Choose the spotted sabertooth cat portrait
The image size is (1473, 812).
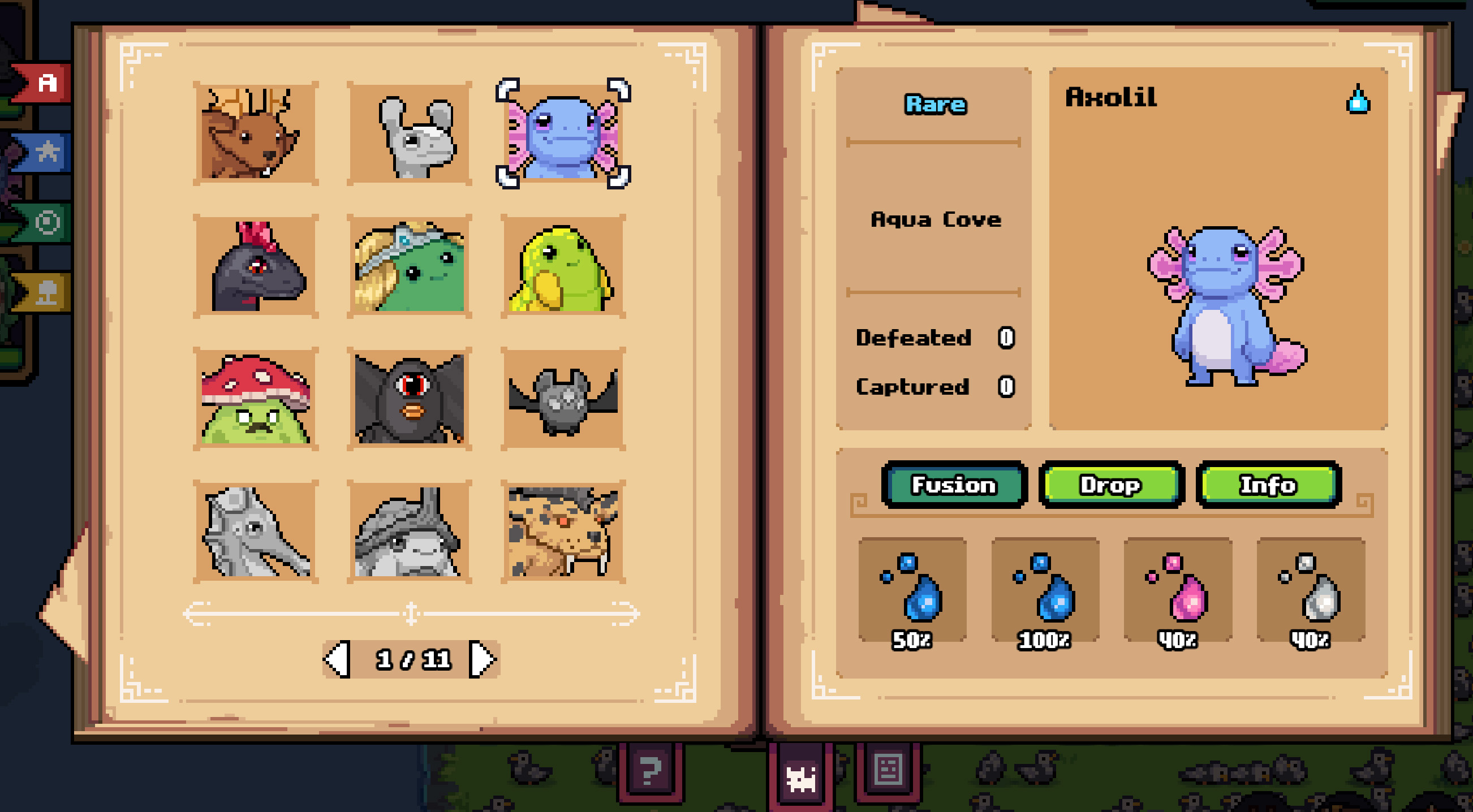(x=563, y=532)
